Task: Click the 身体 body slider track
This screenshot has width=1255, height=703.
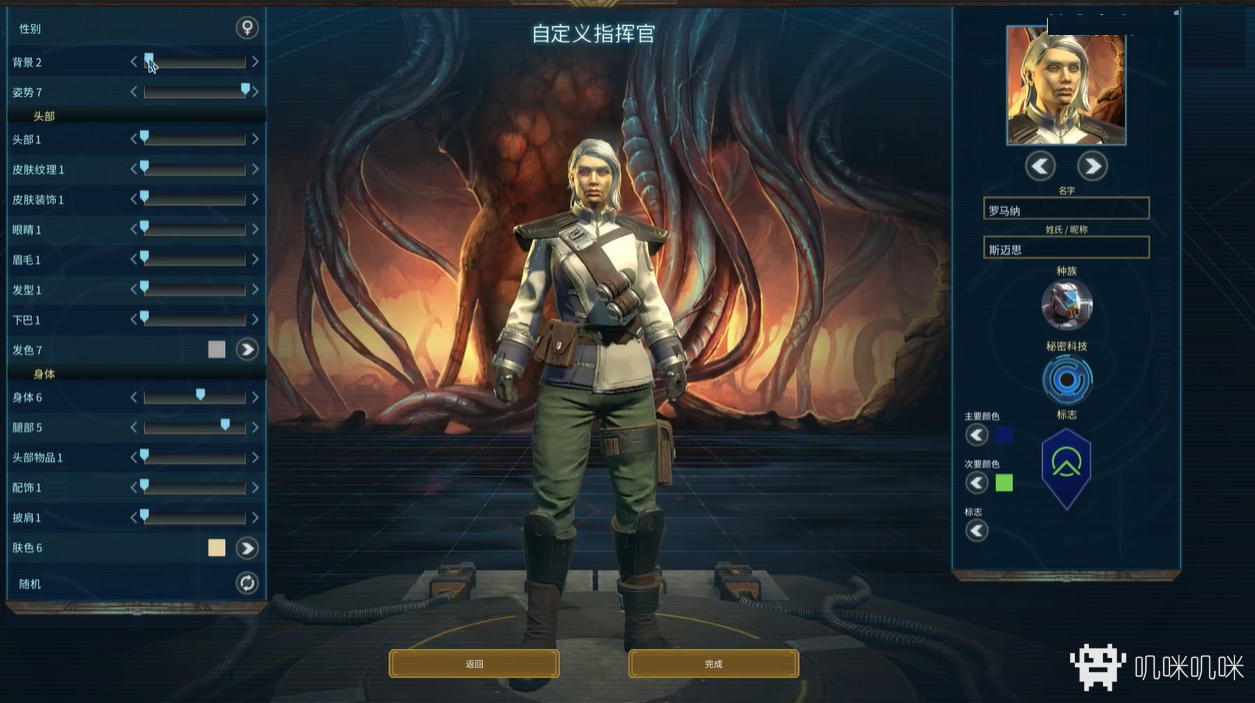Action: tap(195, 398)
